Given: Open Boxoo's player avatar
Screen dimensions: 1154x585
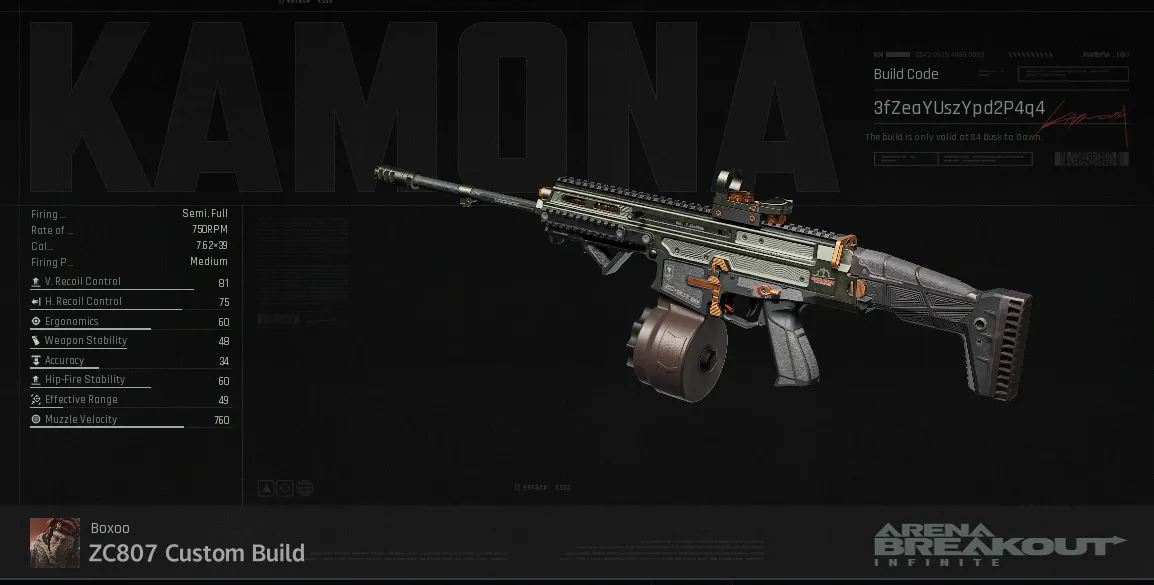Looking at the screenshot, I should (54, 542).
